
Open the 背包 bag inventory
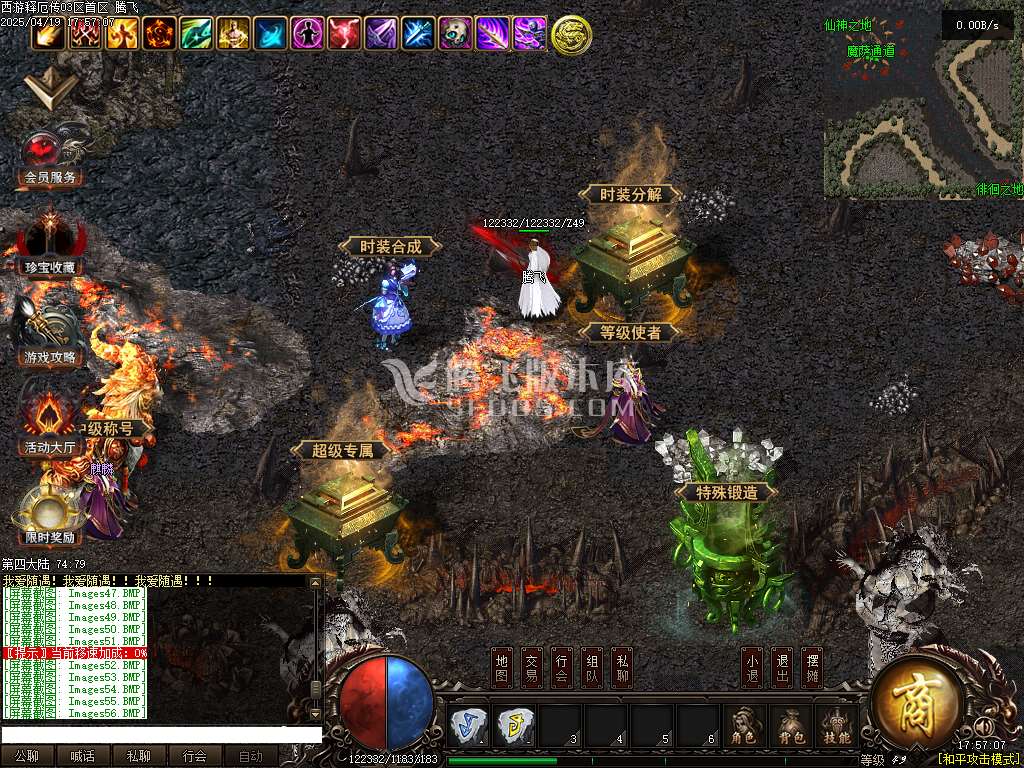click(790, 727)
